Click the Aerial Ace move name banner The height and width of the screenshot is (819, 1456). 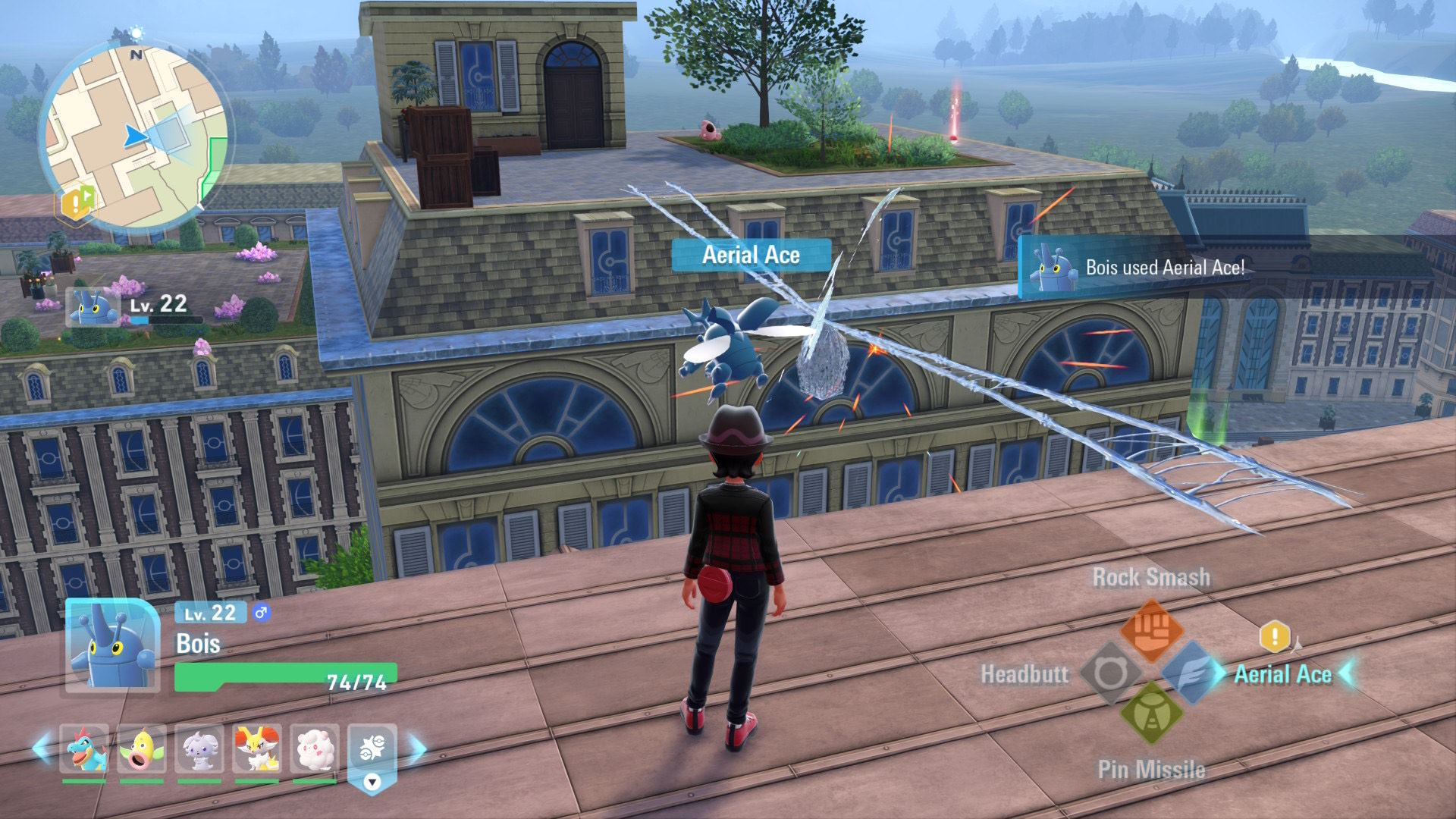click(751, 256)
